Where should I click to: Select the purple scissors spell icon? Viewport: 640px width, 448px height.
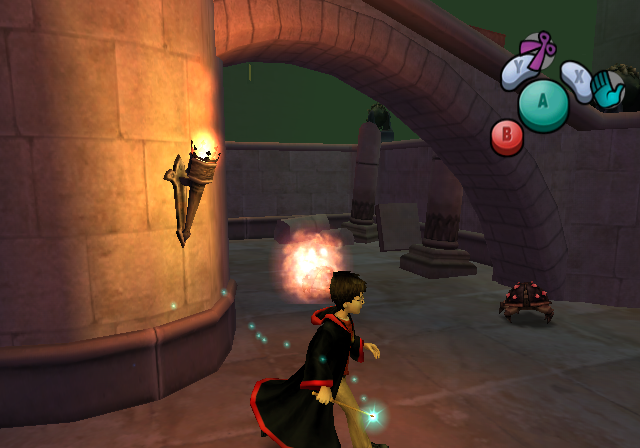coord(540,50)
